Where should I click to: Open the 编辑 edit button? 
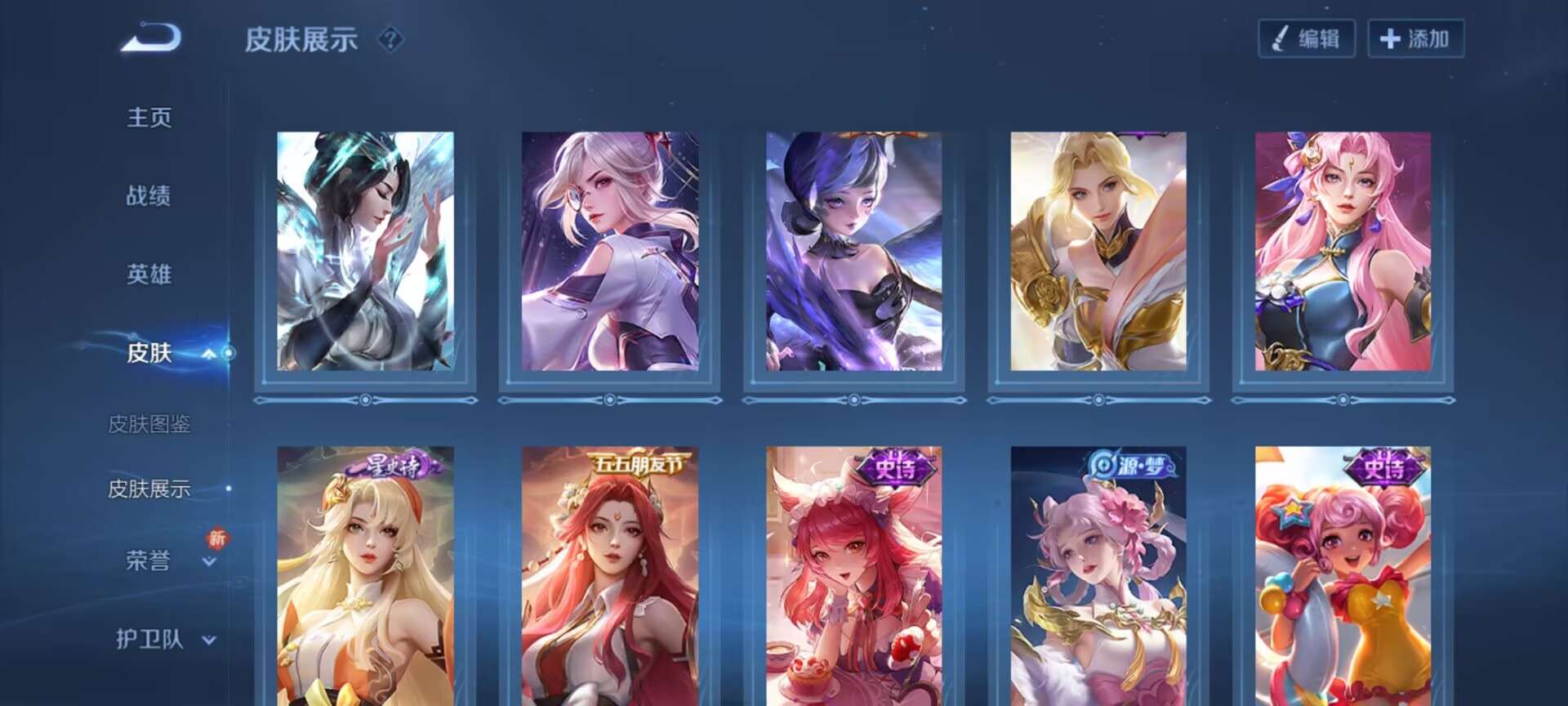pos(1307,38)
